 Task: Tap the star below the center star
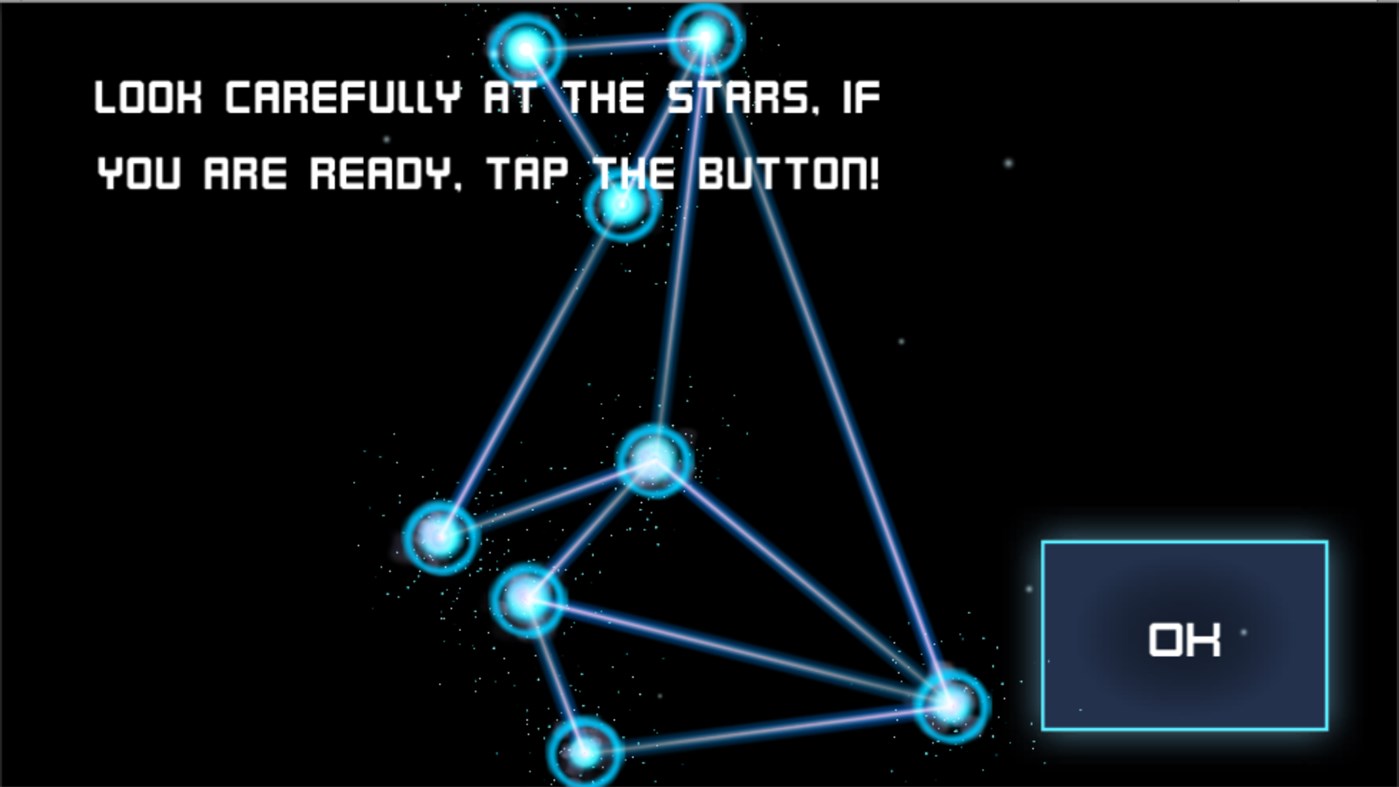[527, 599]
